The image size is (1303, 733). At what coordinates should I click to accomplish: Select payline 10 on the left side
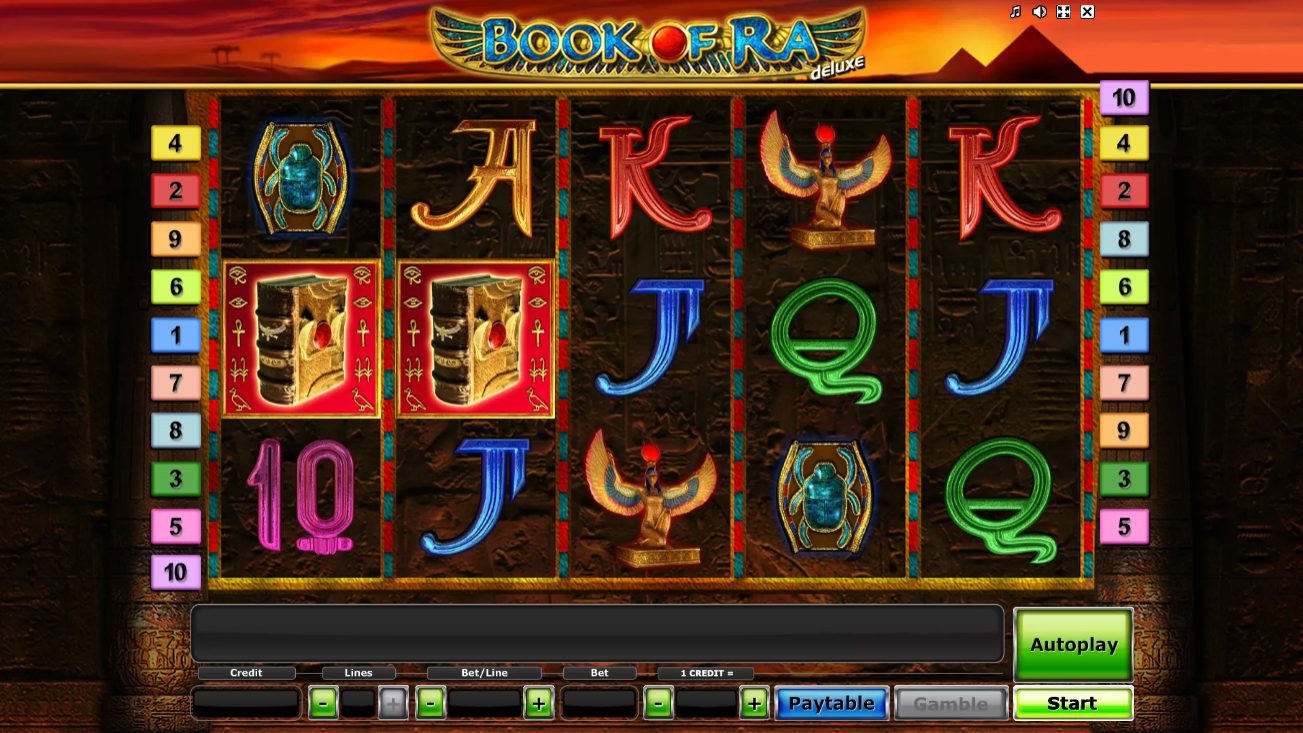point(176,573)
